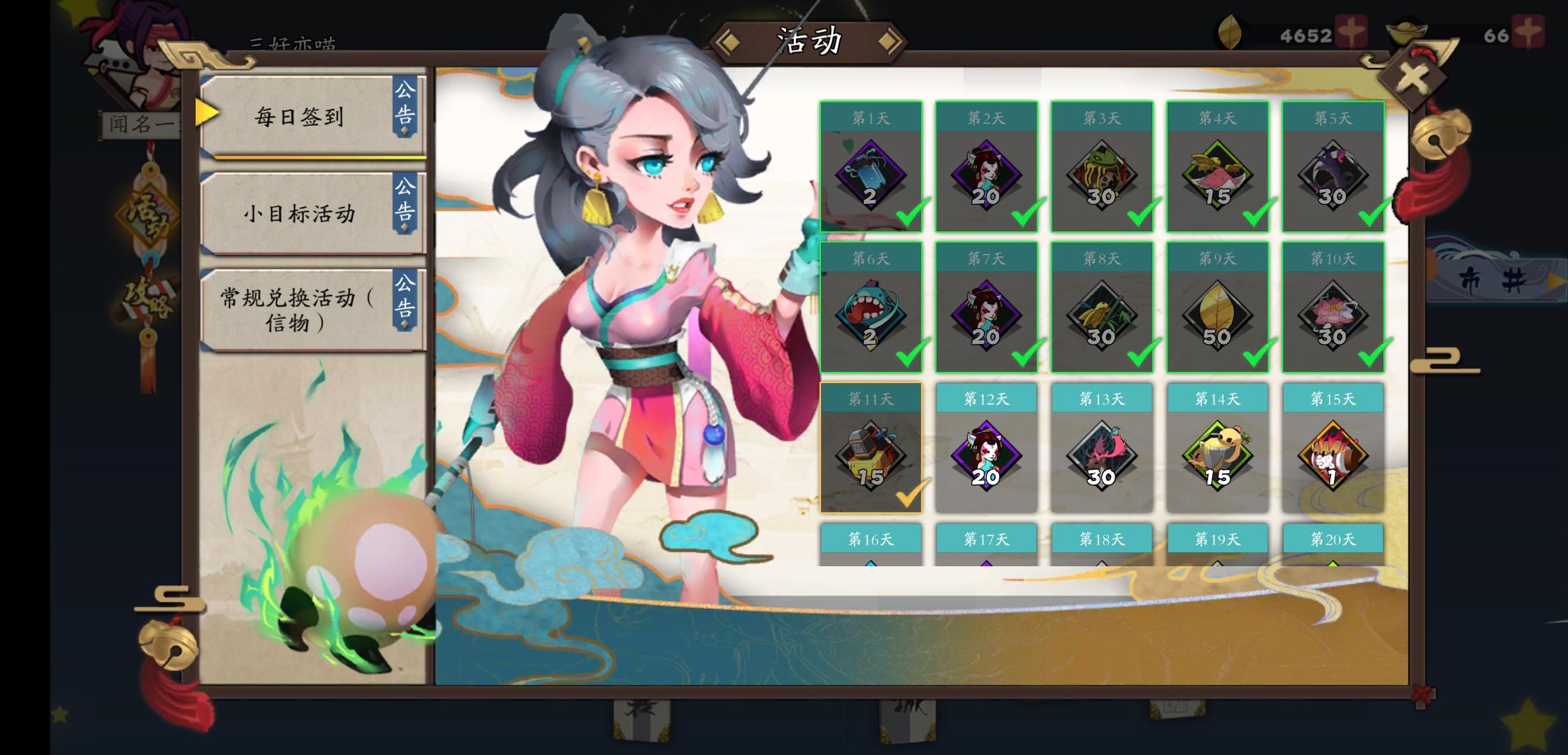
Task: Switch to the 每日签到 tab
Action: (301, 117)
